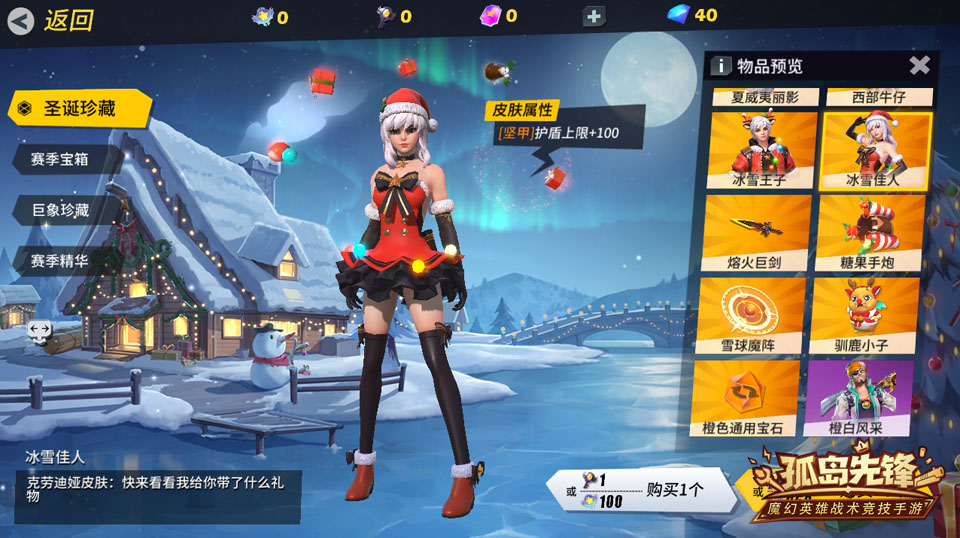
Task: Select the 糖果手炮 weapon item
Action: (866, 233)
